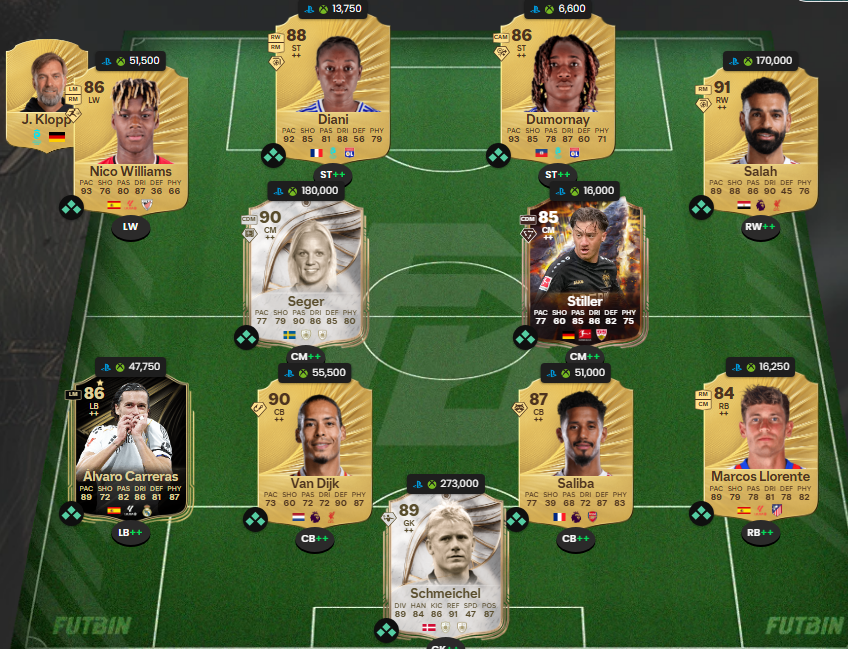
Task: Click Seger's 180,000 price tag
Action: tap(305, 190)
